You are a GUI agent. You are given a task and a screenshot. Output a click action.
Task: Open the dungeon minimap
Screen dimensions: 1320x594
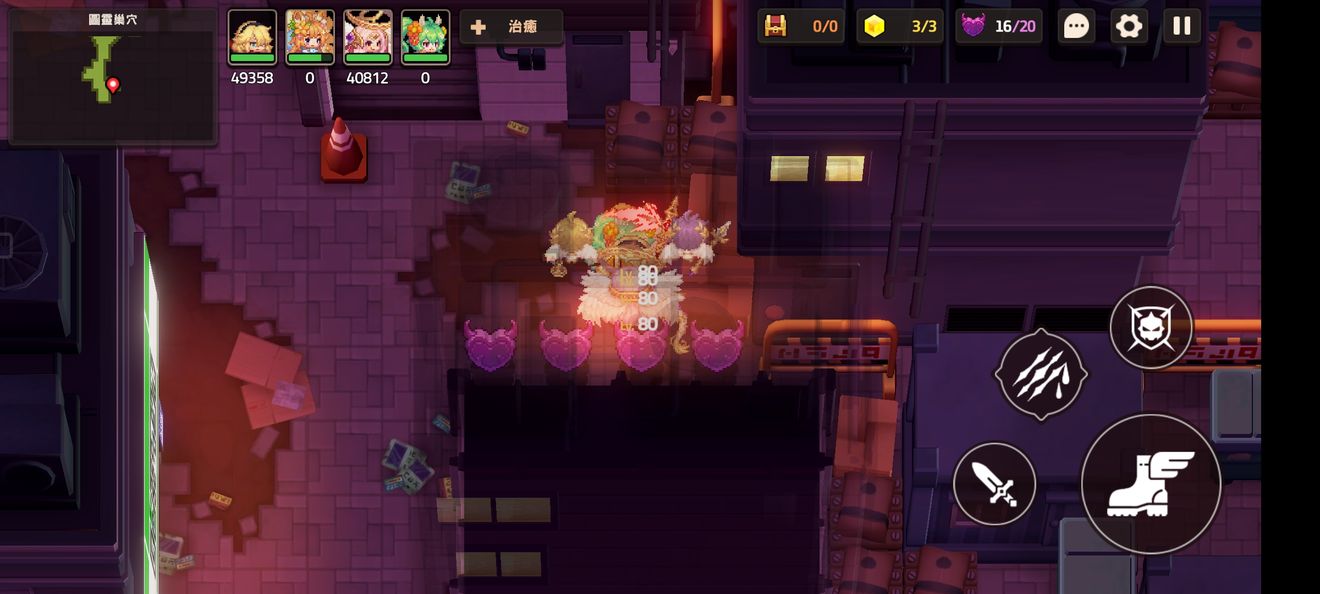(112, 77)
